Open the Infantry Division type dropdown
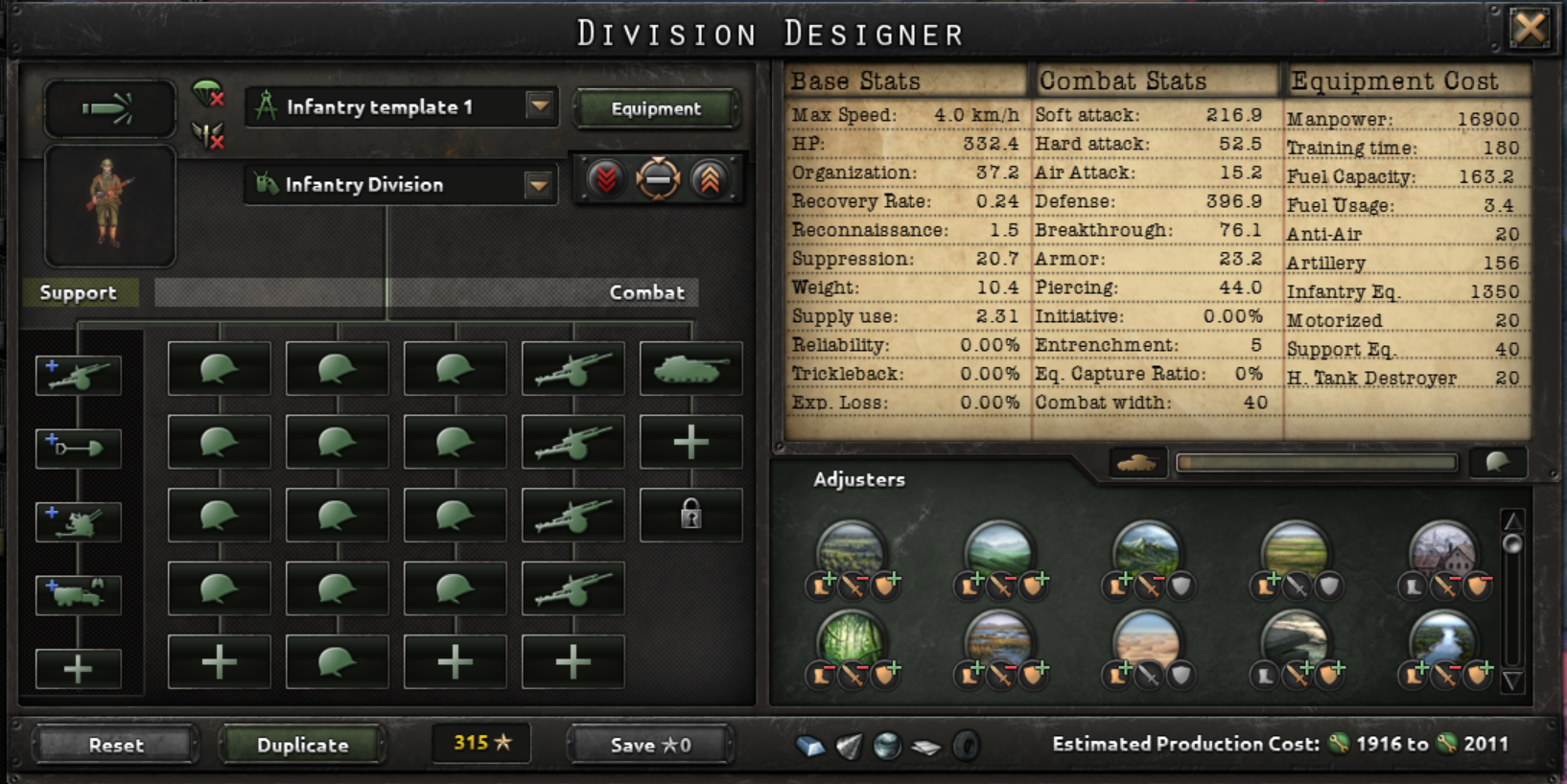Screen dimensions: 1567x784 pos(536,184)
